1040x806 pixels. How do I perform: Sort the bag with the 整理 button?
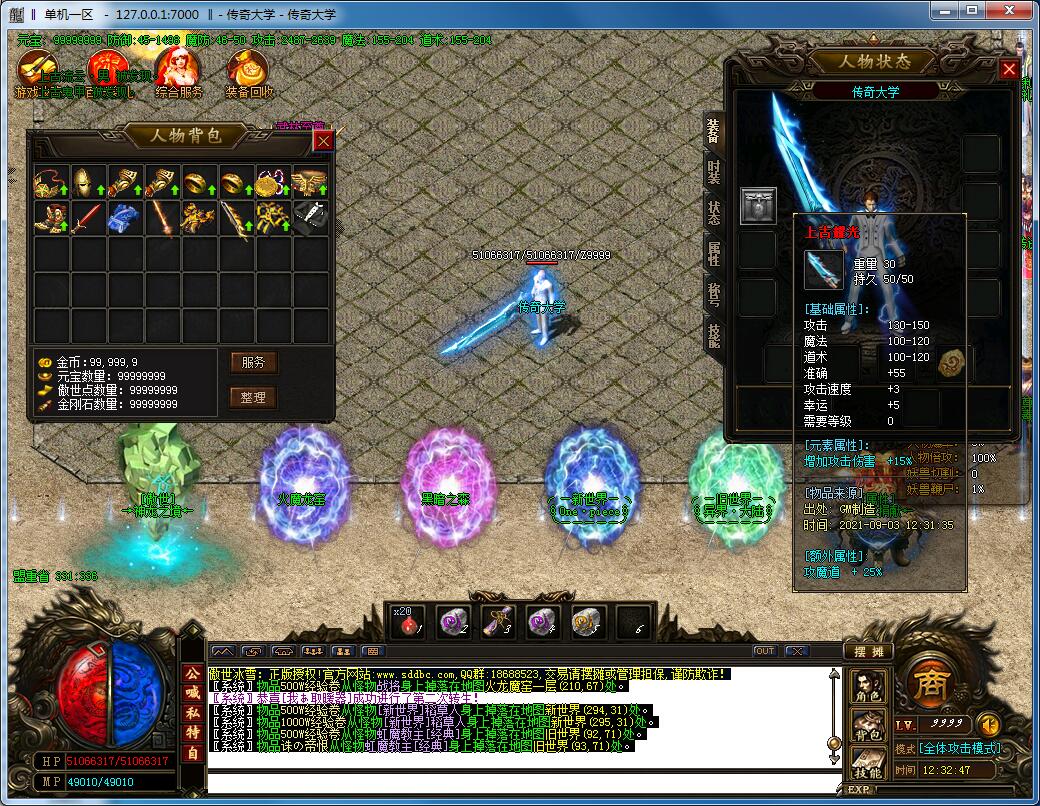click(253, 397)
